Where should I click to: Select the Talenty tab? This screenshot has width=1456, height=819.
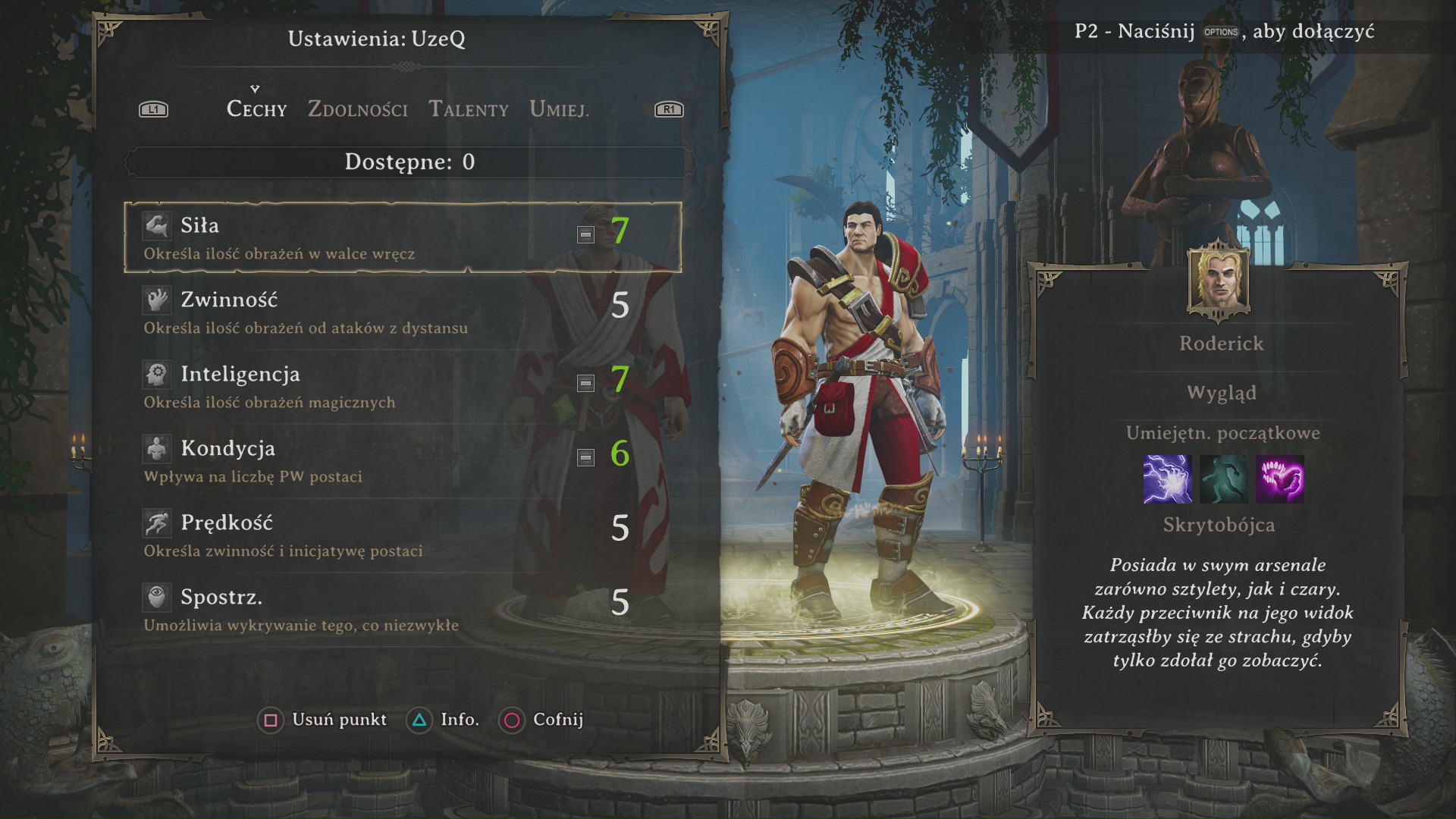pos(469,110)
